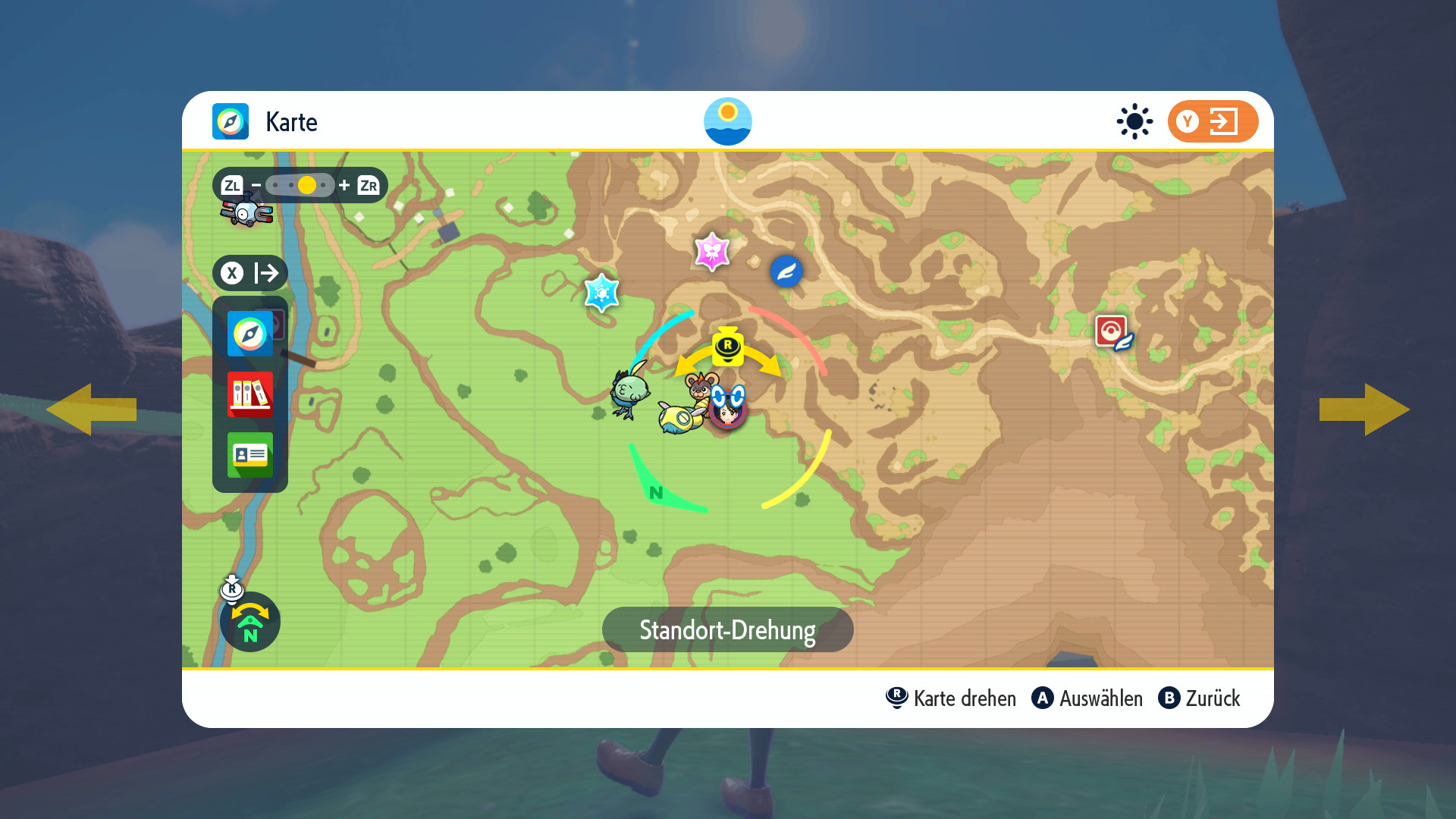1456x819 pixels.
Task: Expand the app side panel arrow
Action: point(250,273)
